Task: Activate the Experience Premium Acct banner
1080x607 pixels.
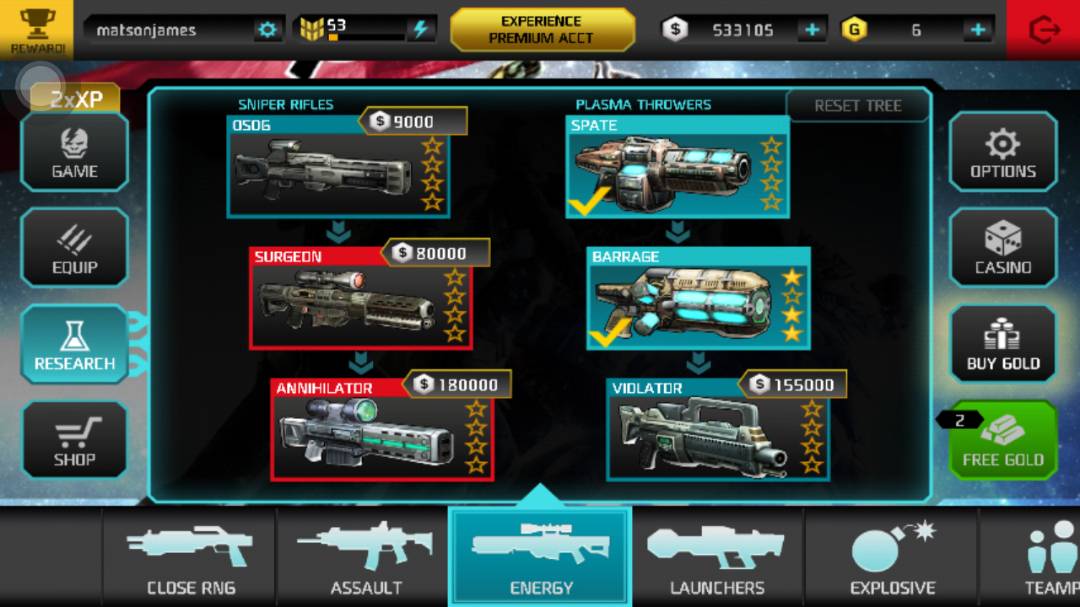Action: (542, 30)
